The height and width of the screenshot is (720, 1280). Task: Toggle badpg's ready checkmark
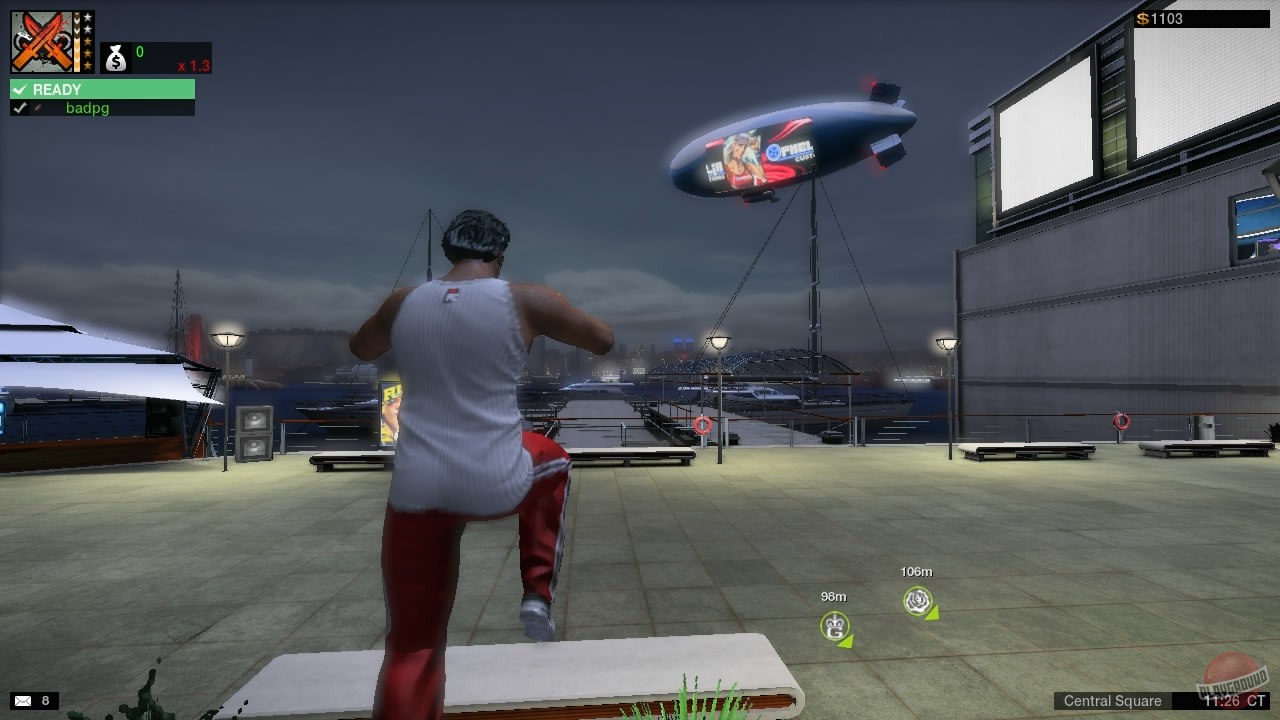(x=19, y=108)
